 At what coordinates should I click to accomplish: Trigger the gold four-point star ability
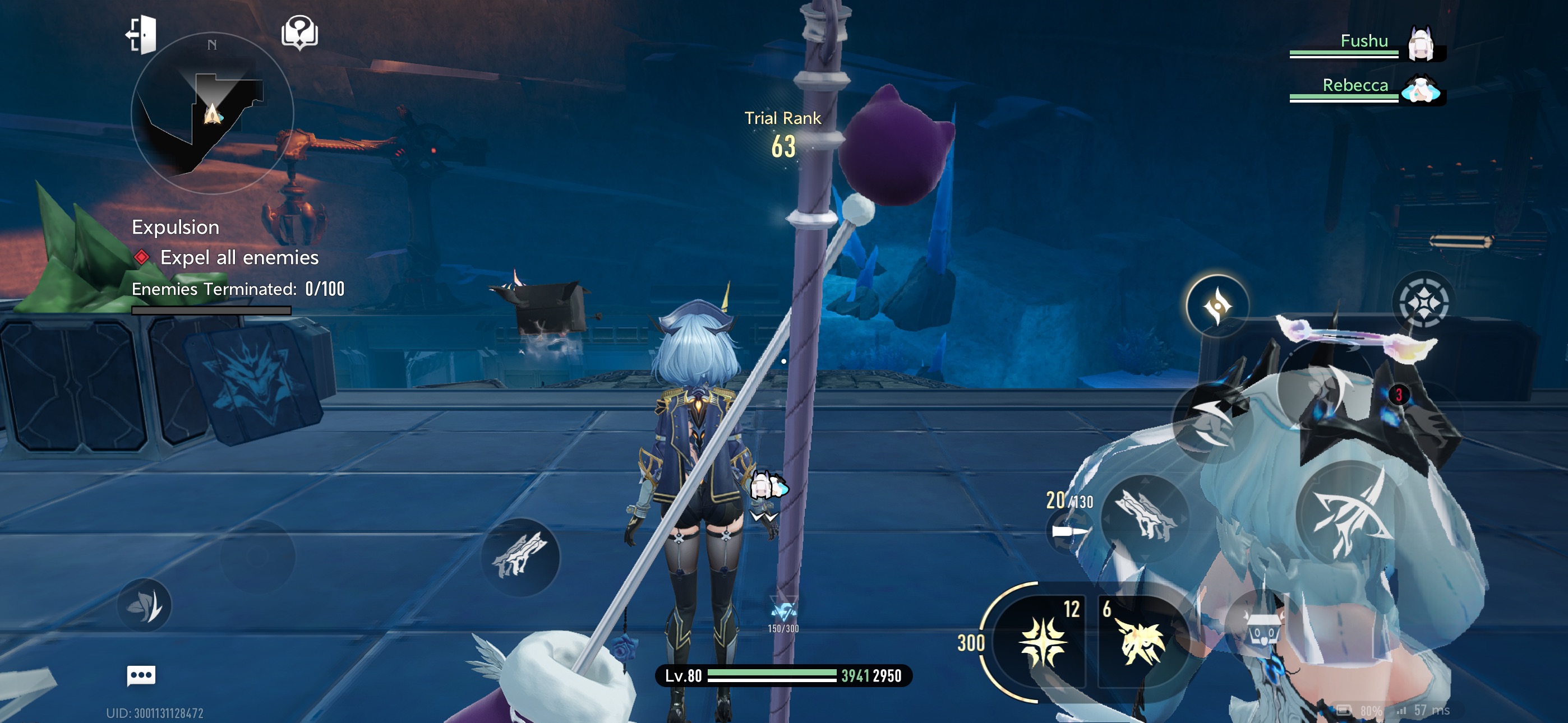[1217, 305]
